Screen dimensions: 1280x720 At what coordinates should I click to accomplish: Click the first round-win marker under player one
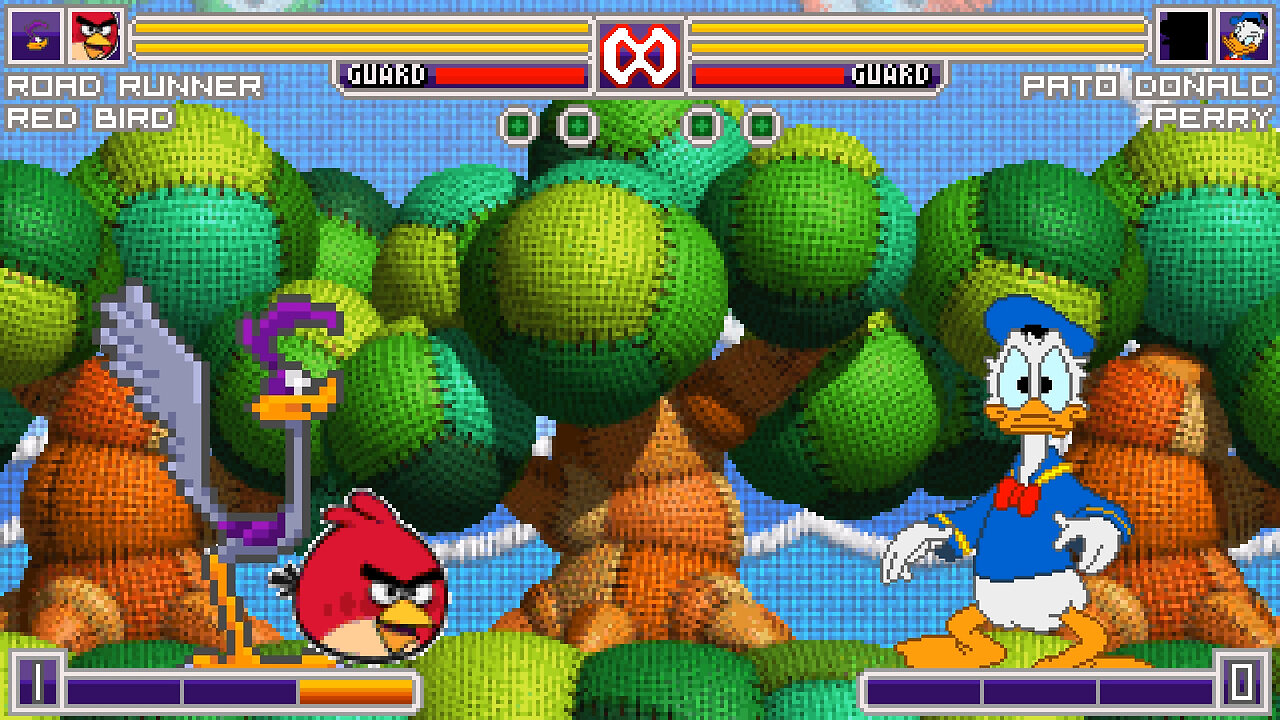coord(520,125)
